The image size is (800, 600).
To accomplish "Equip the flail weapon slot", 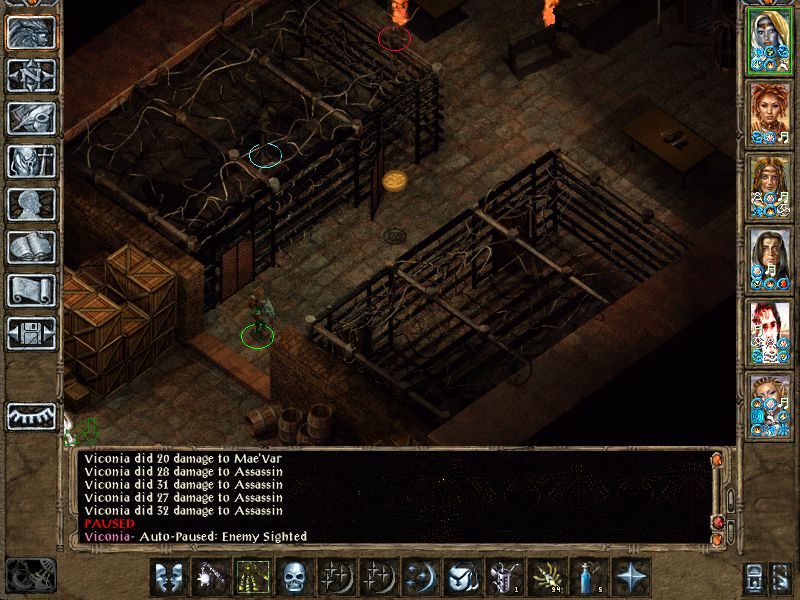I will click(x=210, y=577).
